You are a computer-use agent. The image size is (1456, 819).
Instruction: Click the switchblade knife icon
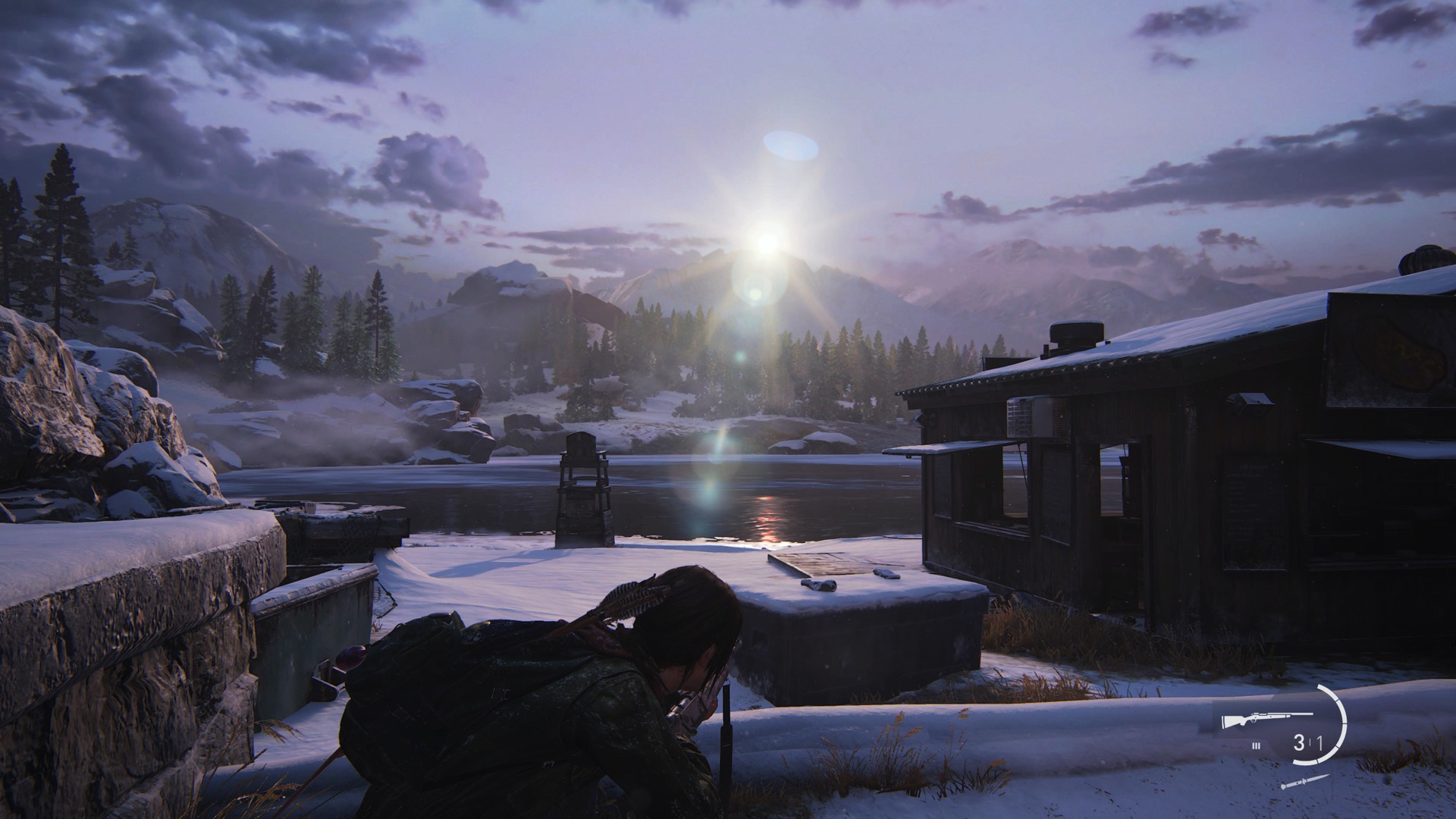click(1304, 782)
